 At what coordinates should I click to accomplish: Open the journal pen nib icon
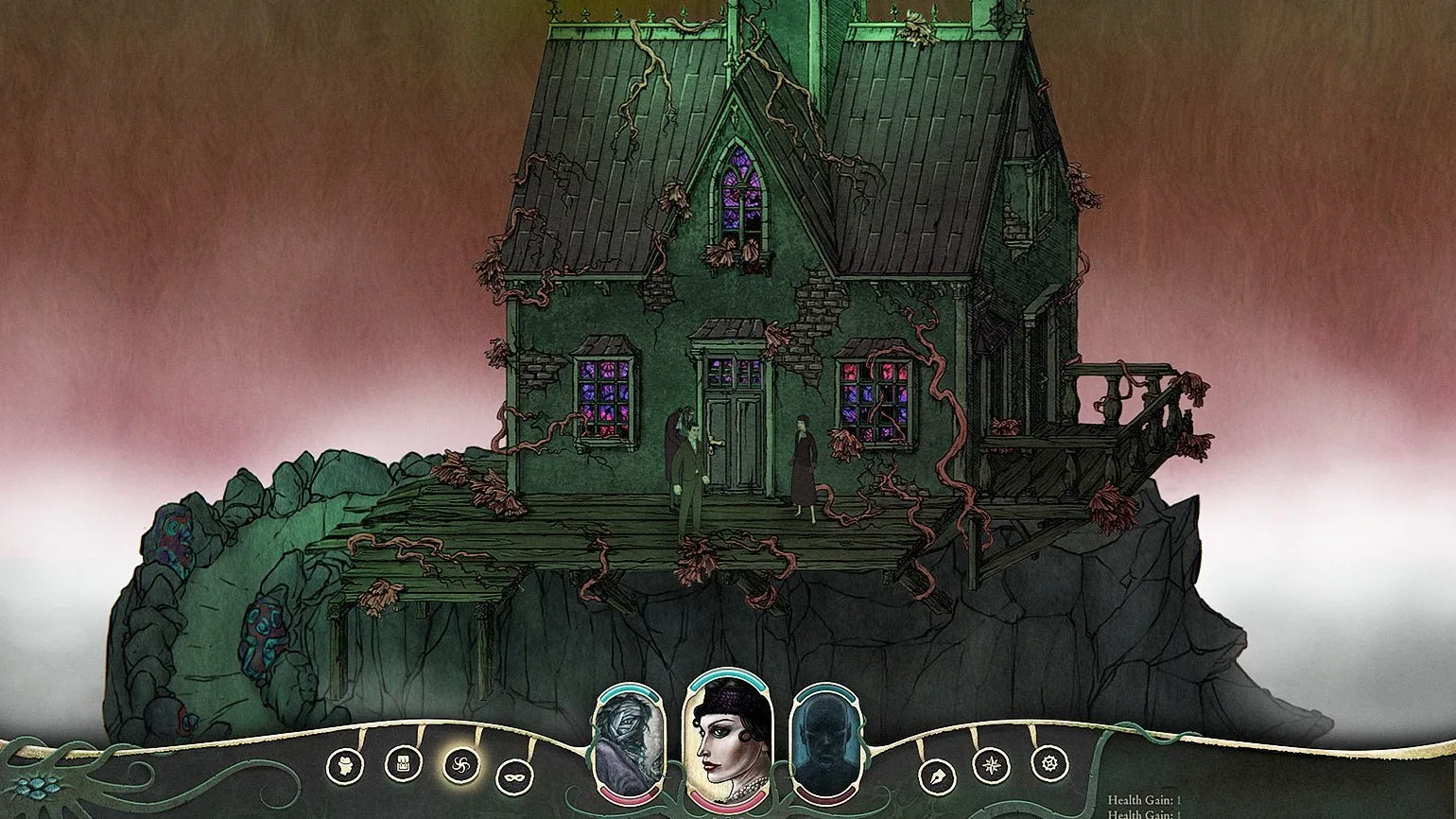click(937, 776)
